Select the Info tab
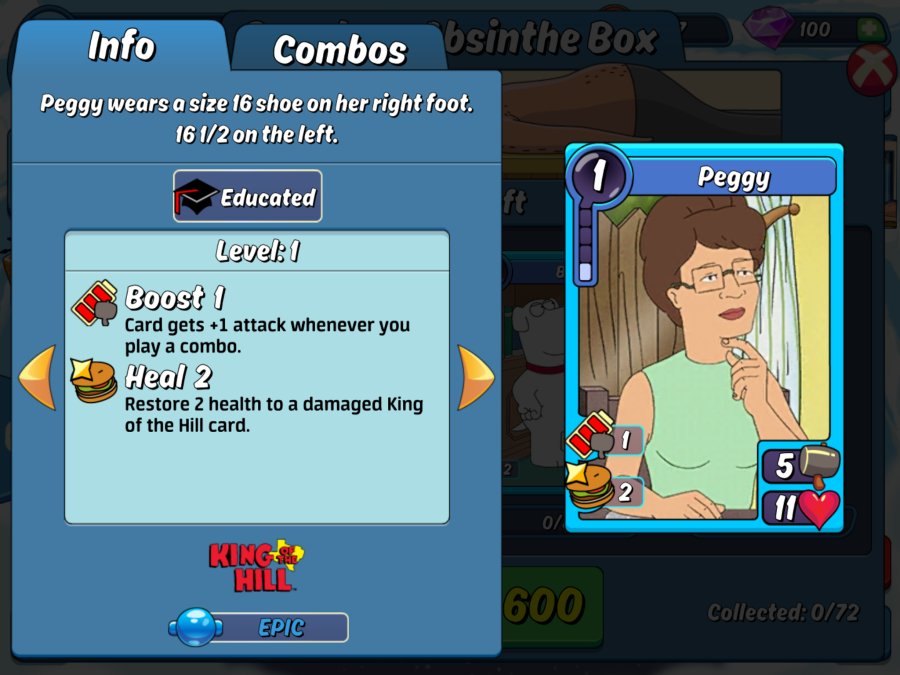This screenshot has width=900, height=675. point(121,46)
